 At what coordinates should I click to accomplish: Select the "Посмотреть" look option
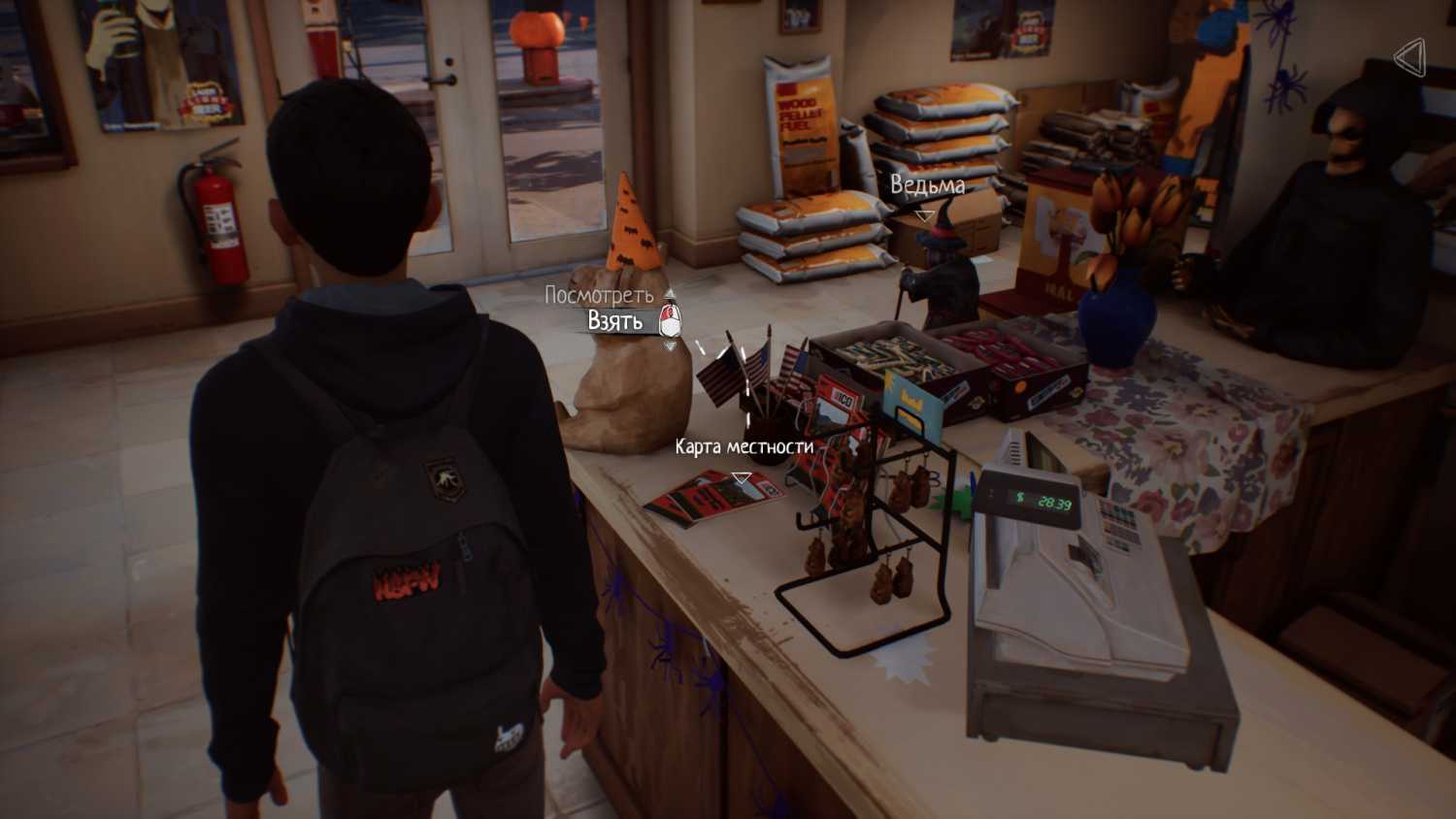click(598, 294)
